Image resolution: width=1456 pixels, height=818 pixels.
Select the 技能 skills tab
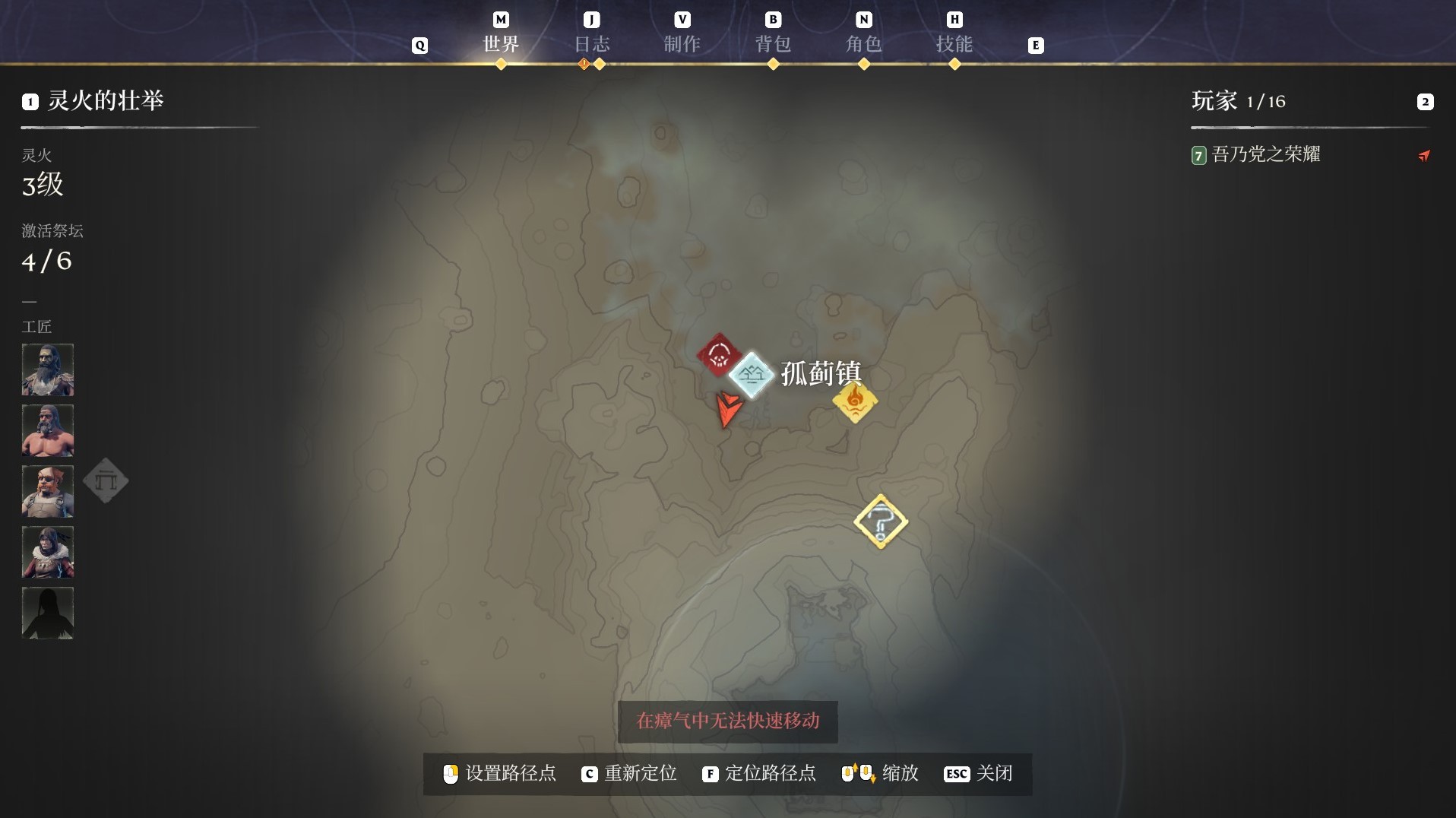(954, 43)
